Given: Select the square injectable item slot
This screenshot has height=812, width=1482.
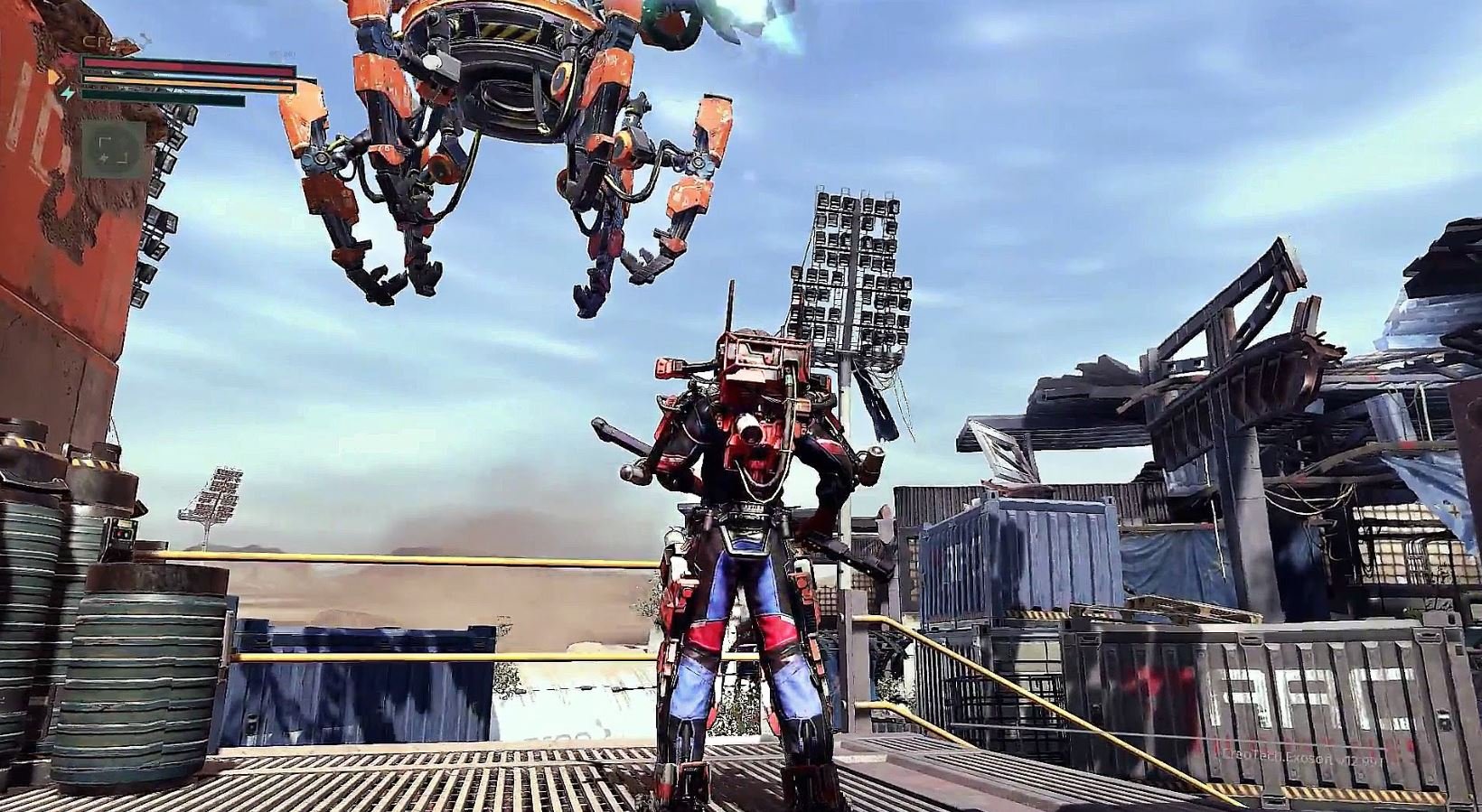Looking at the screenshot, I should [113, 148].
